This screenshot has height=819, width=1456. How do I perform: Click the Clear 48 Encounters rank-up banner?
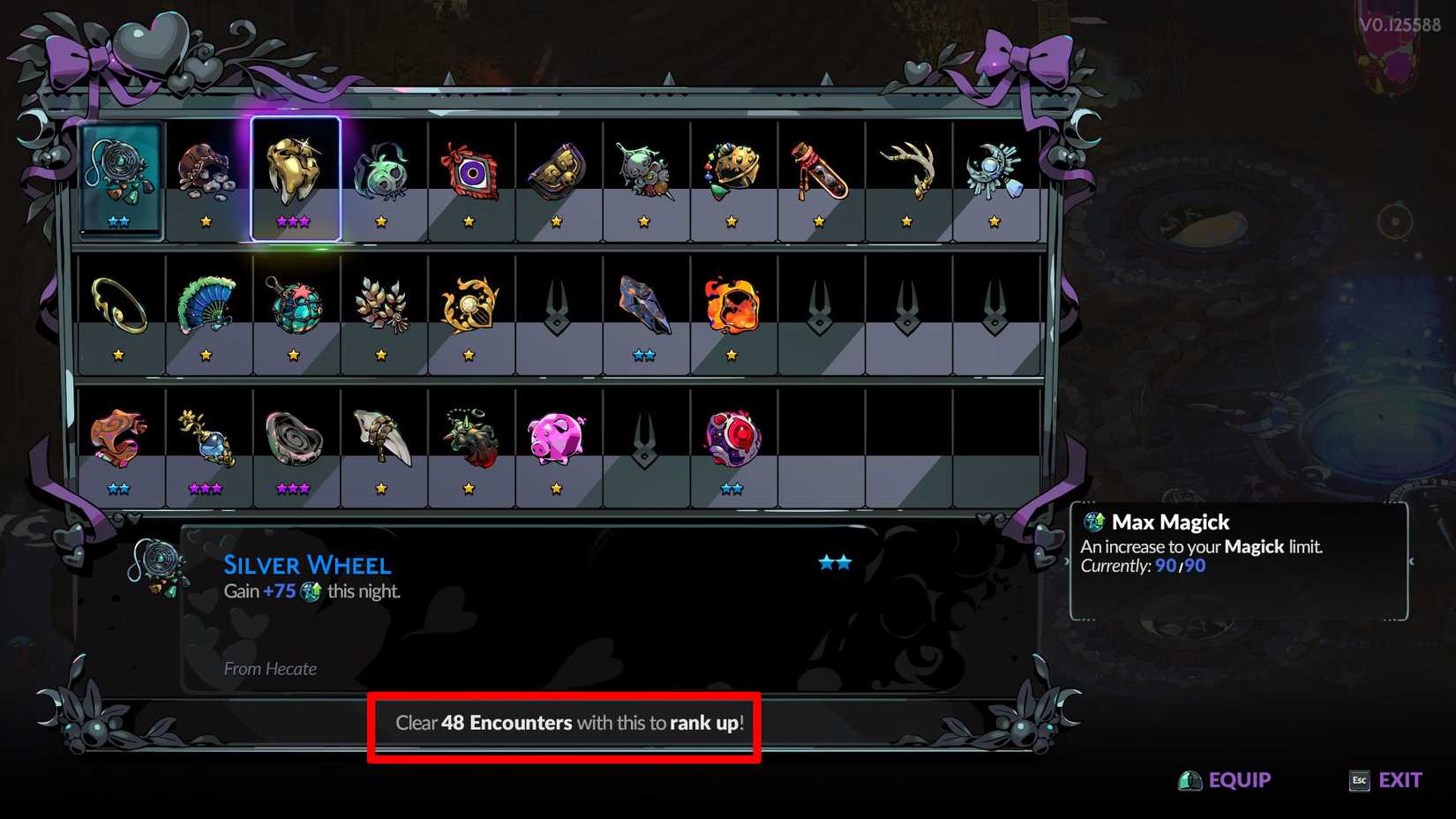tap(565, 722)
